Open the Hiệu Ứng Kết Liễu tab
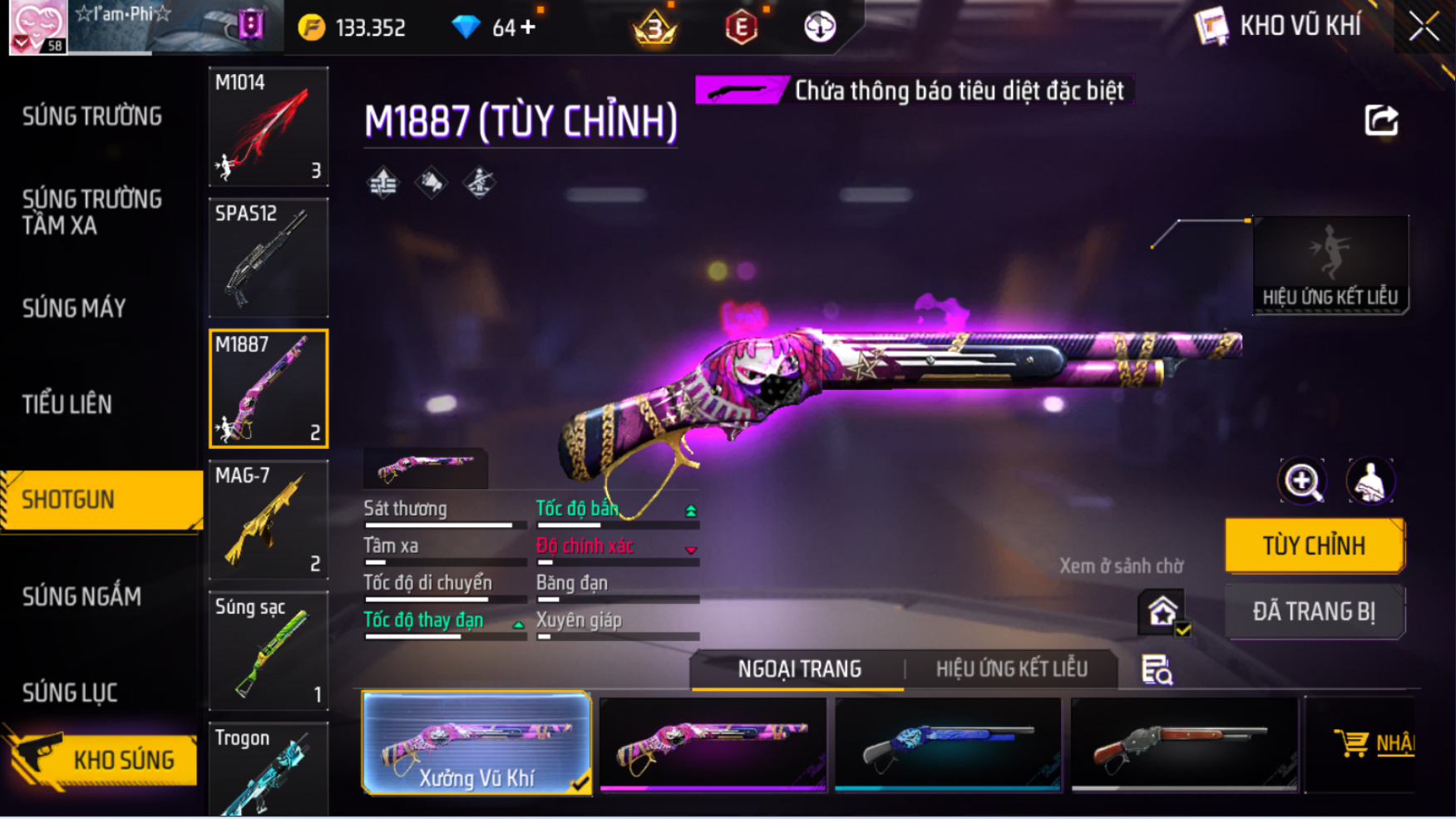 (x=1011, y=669)
